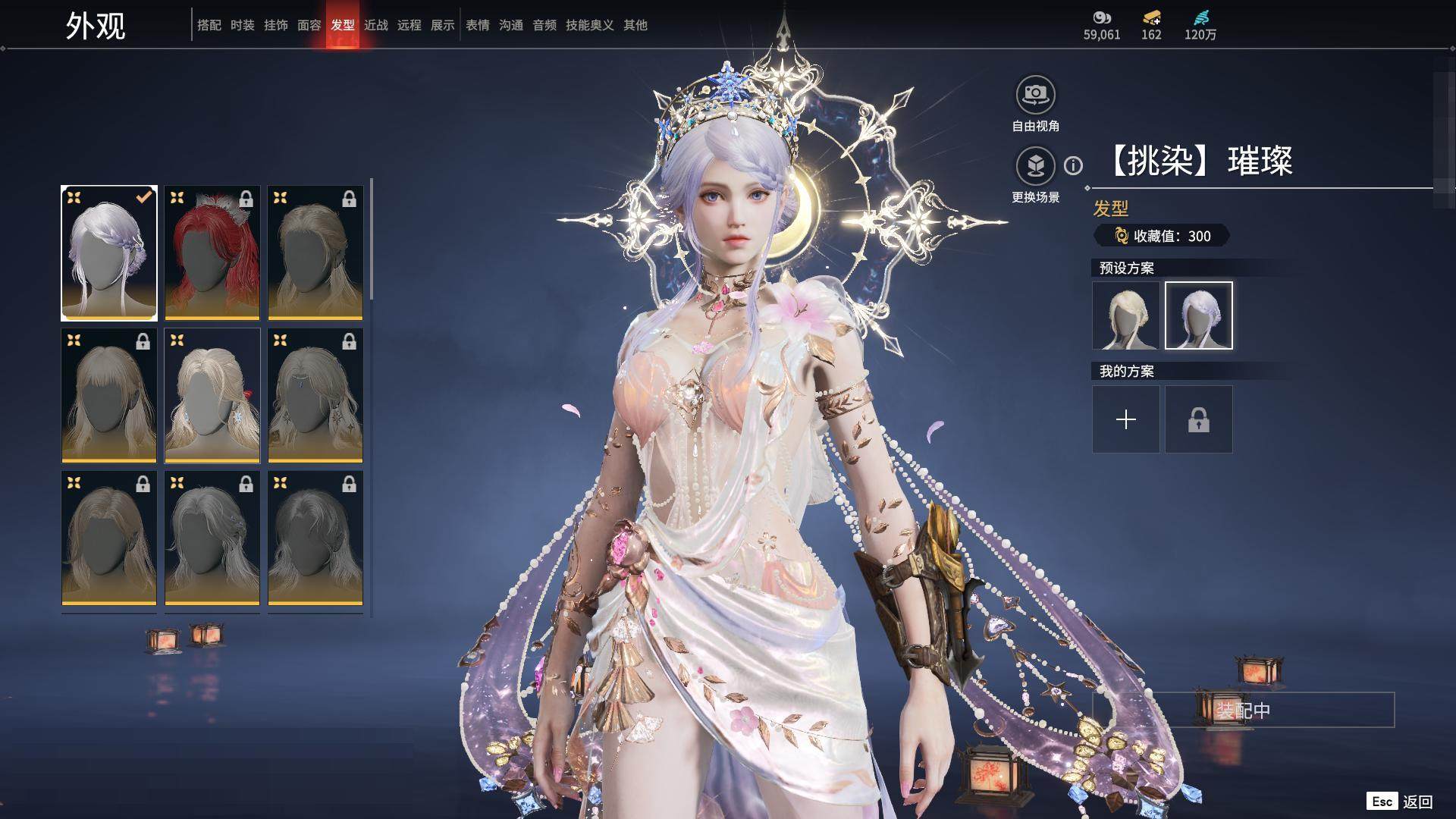The image size is (1456, 819).
Task: Open the 时装 outfit tab
Action: [x=242, y=25]
